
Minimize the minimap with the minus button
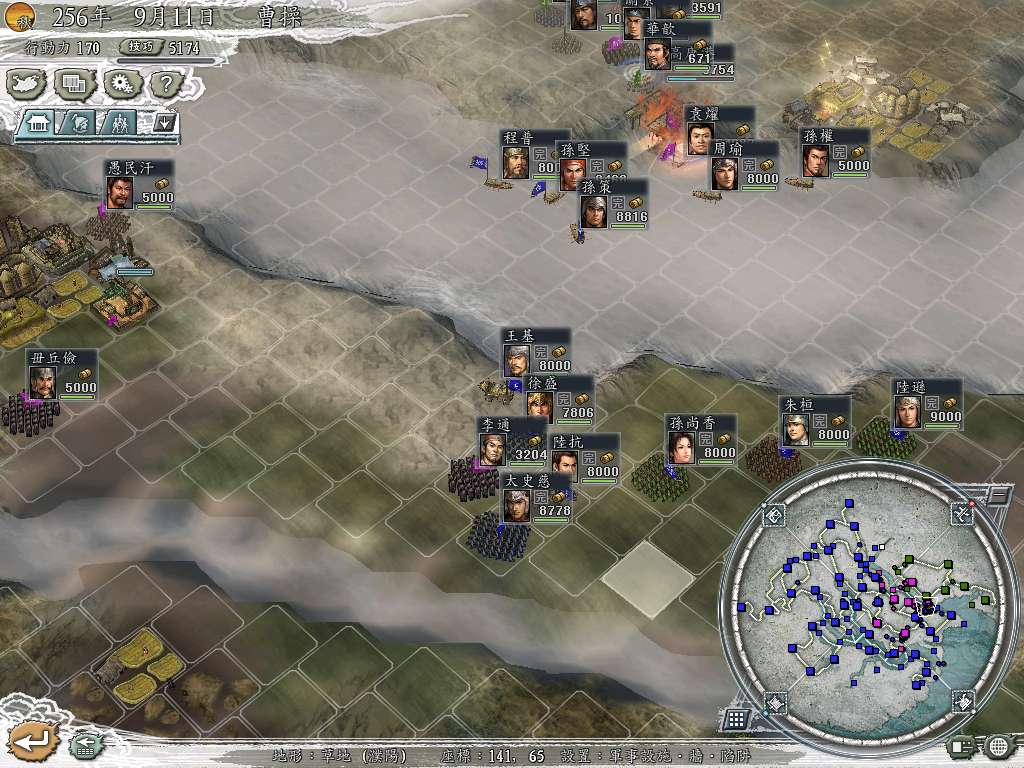tap(997, 494)
